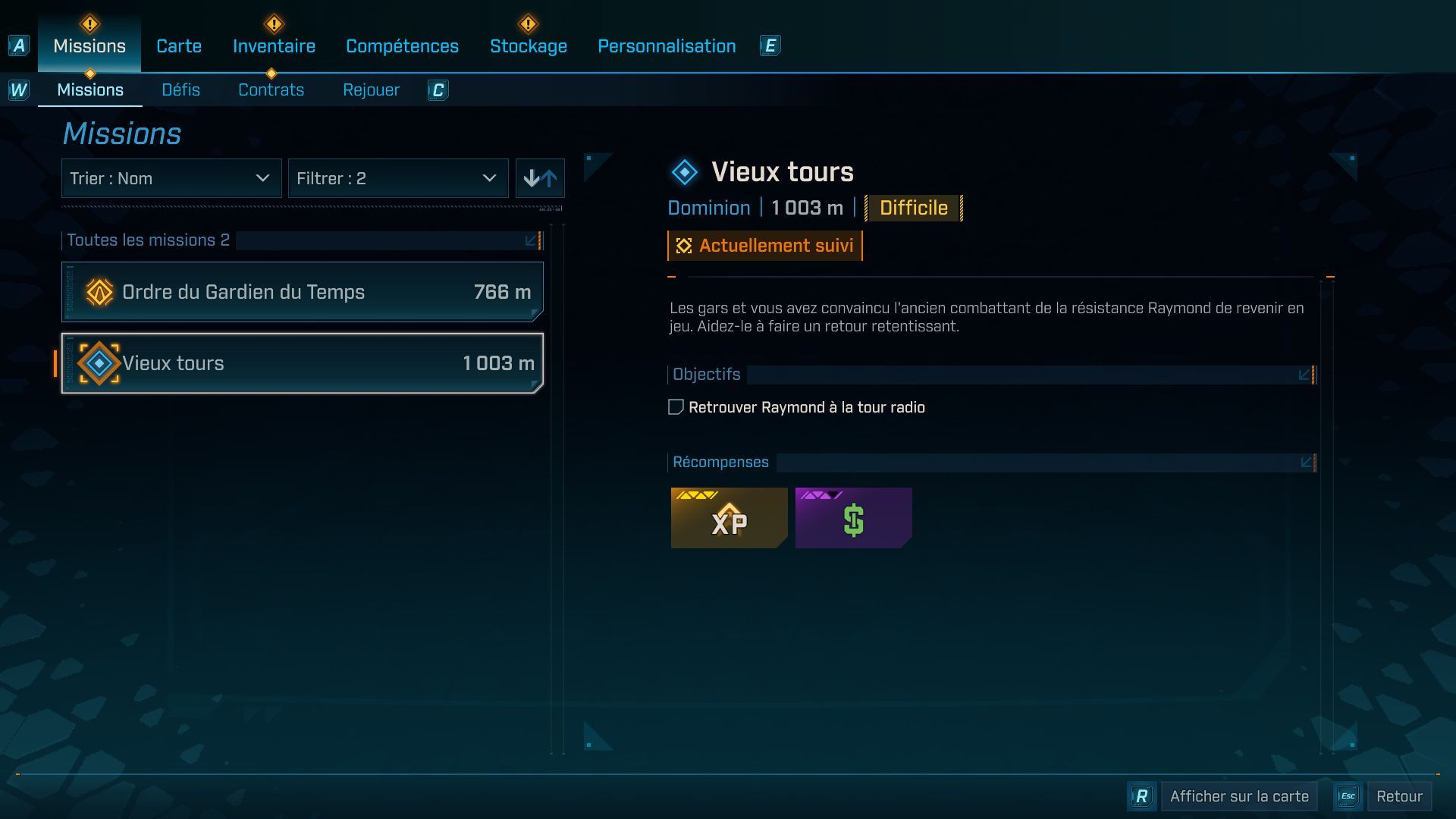Image resolution: width=1456 pixels, height=819 pixels.
Task: Open the Trier : Nom dropdown
Action: 171,178
